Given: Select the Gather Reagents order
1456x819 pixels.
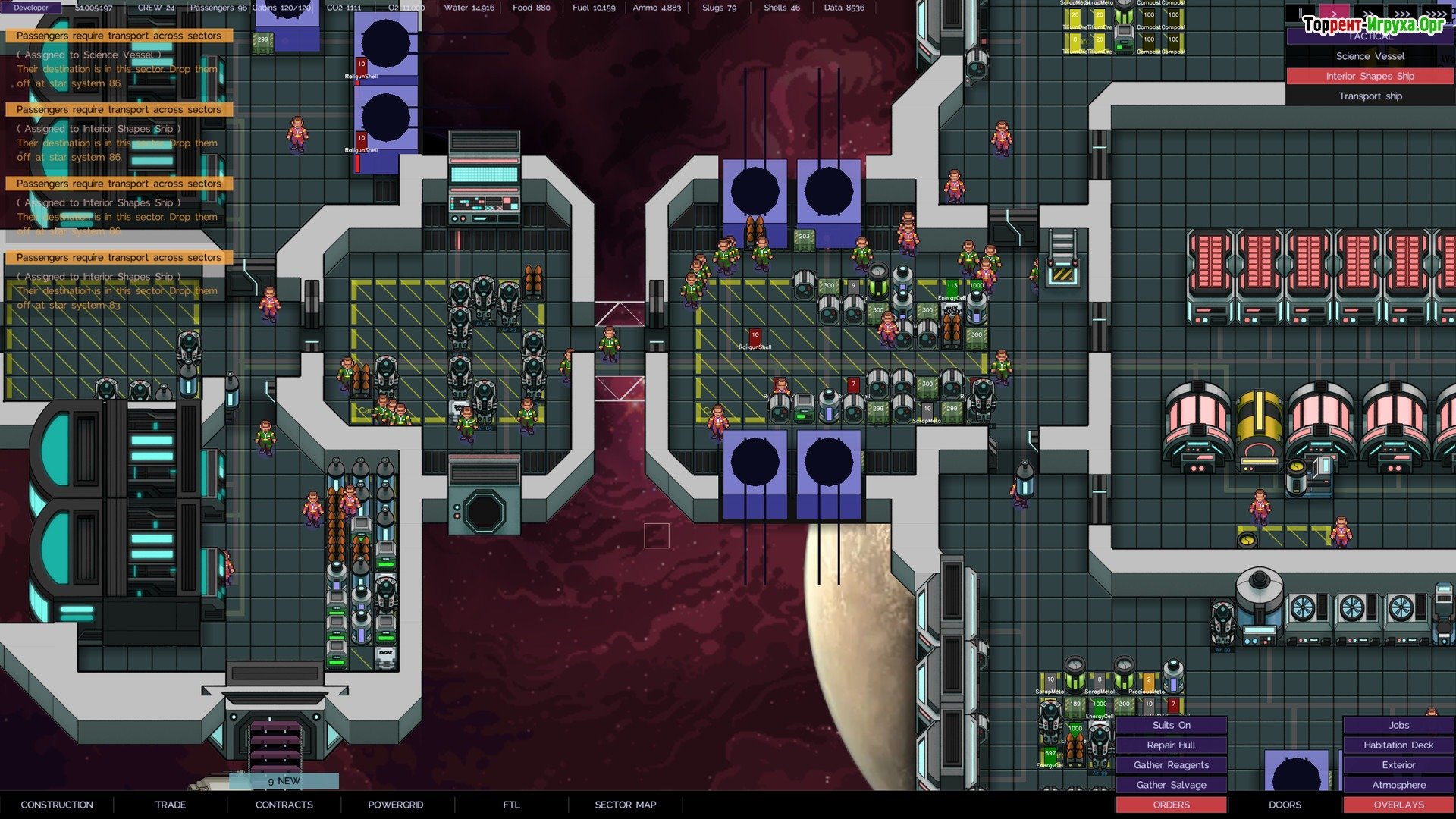Looking at the screenshot, I should click(1172, 765).
